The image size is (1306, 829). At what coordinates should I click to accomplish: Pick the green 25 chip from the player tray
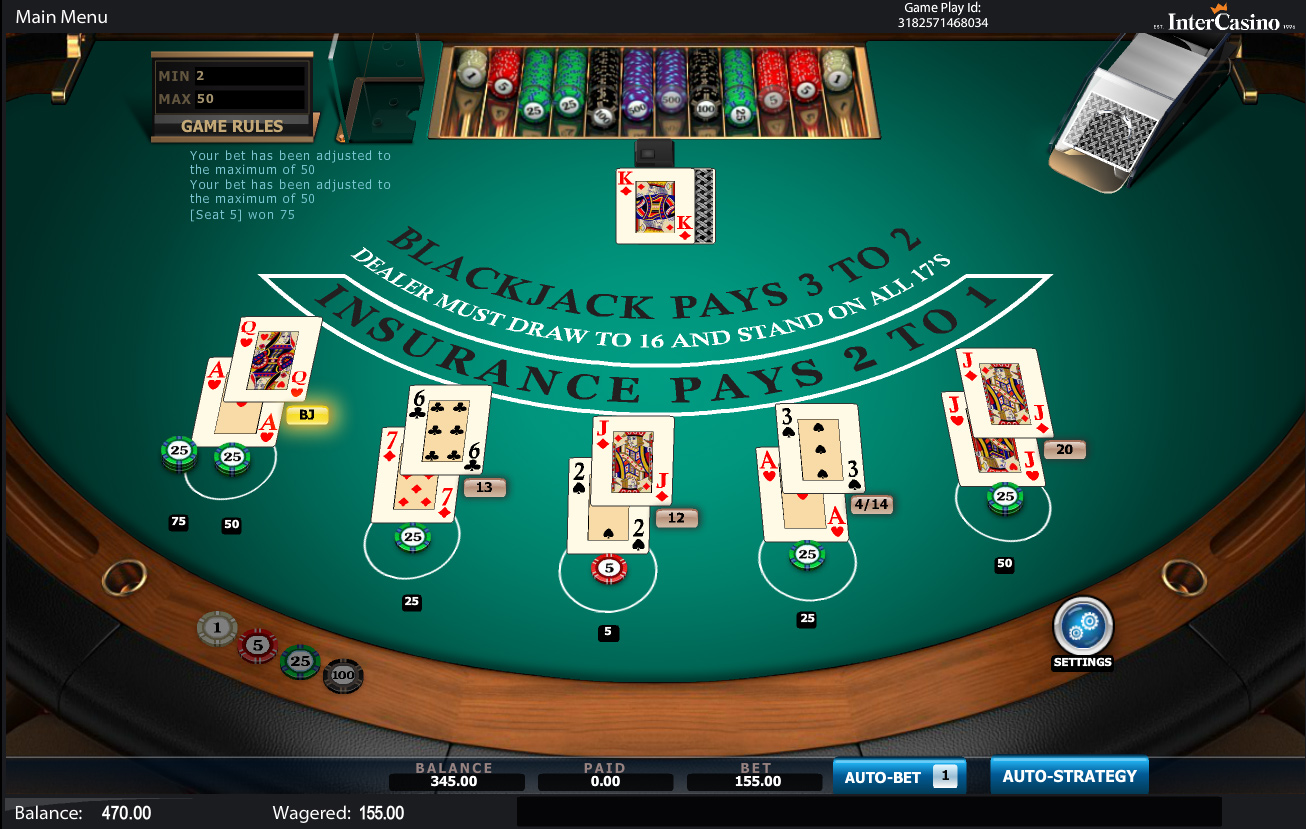(x=300, y=661)
